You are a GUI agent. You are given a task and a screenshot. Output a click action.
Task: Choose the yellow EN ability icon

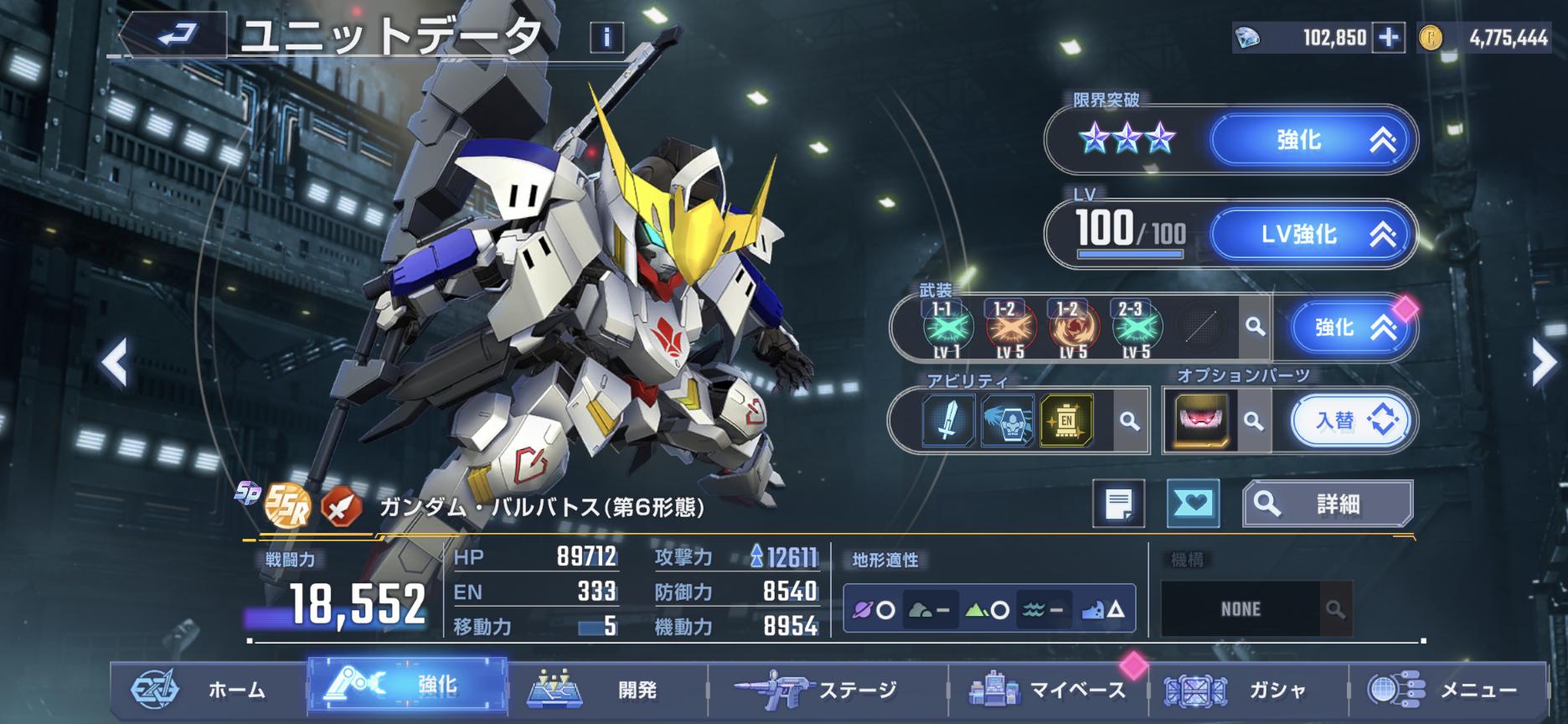[1066, 420]
